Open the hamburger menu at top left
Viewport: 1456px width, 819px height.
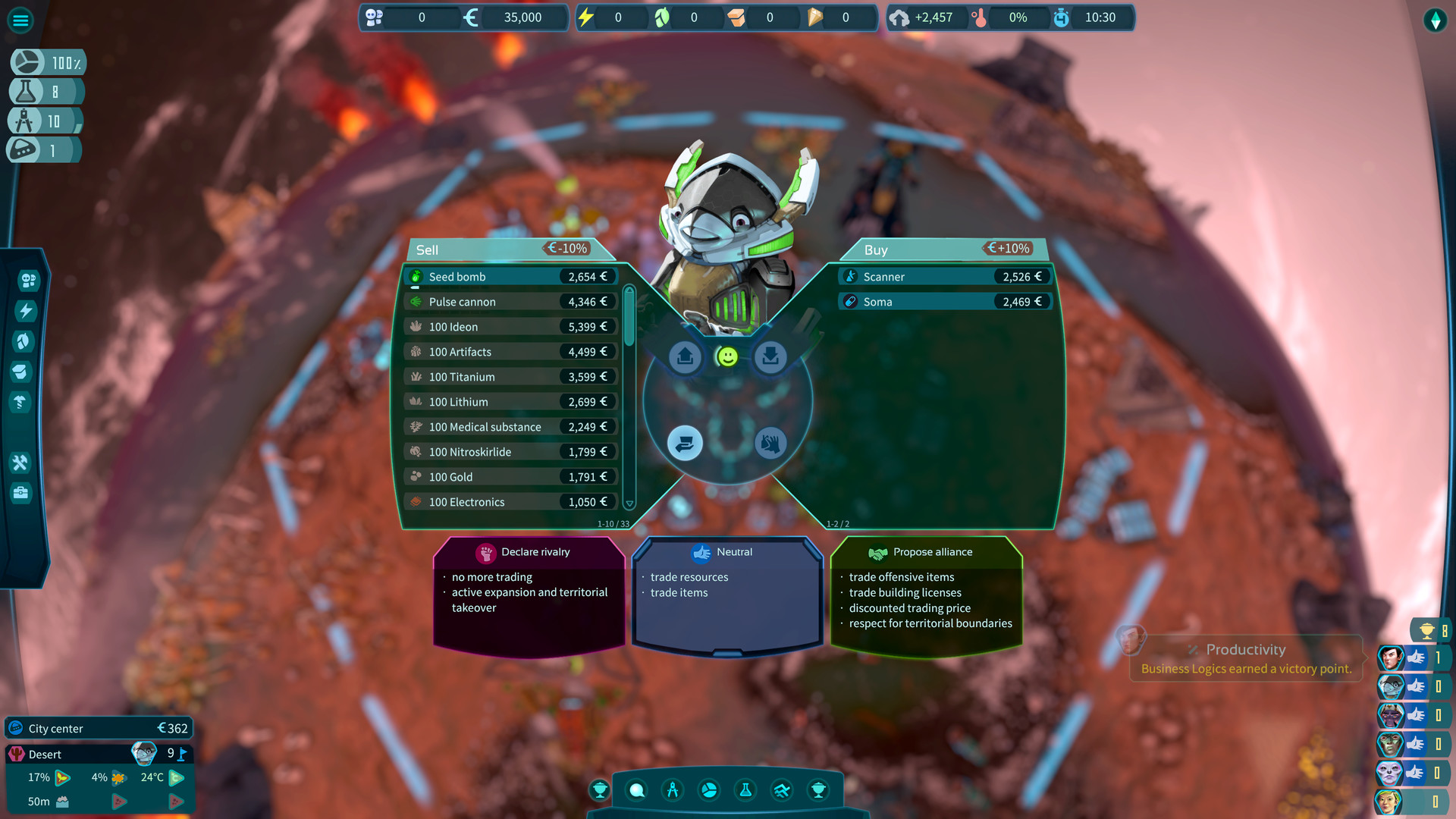coord(20,20)
